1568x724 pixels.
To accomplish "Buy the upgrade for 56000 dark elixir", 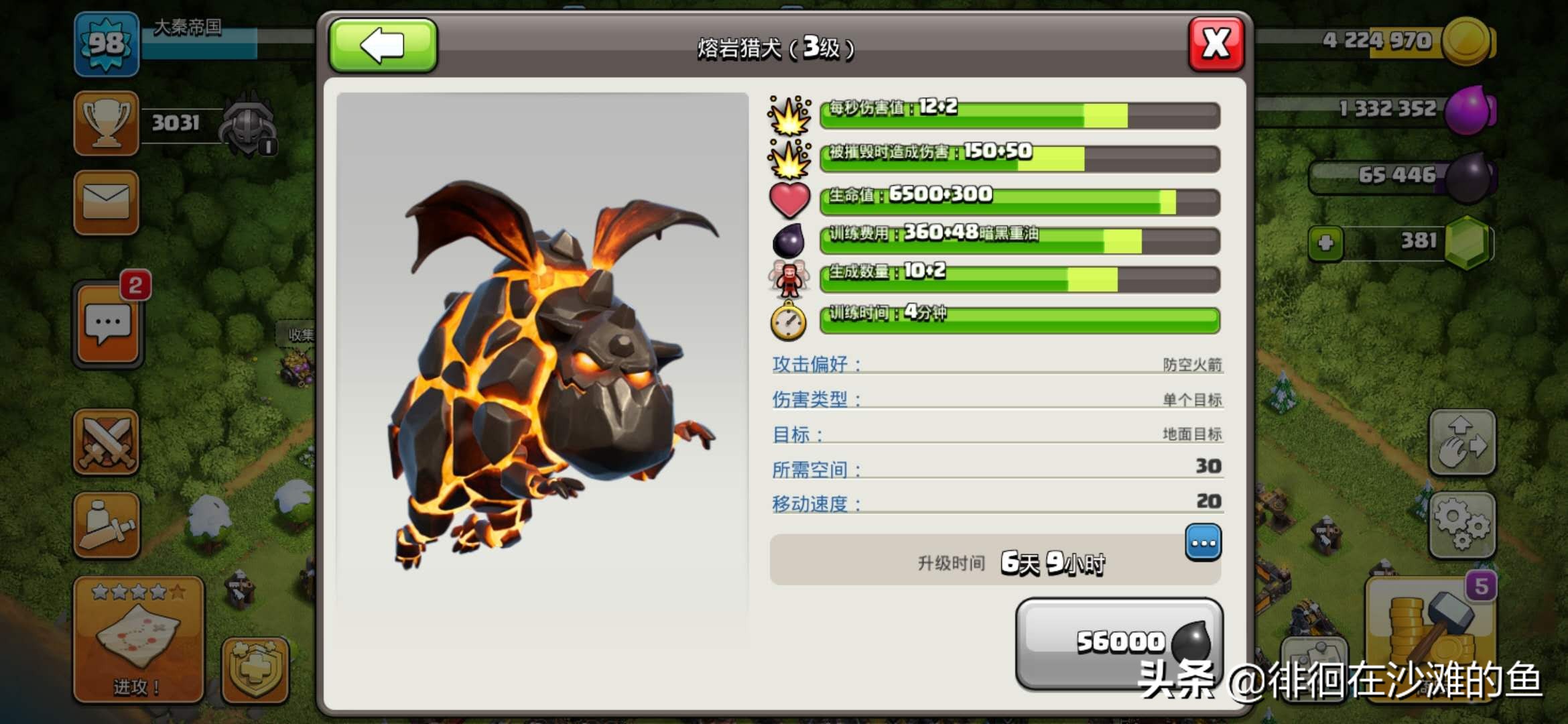I will tap(1119, 642).
